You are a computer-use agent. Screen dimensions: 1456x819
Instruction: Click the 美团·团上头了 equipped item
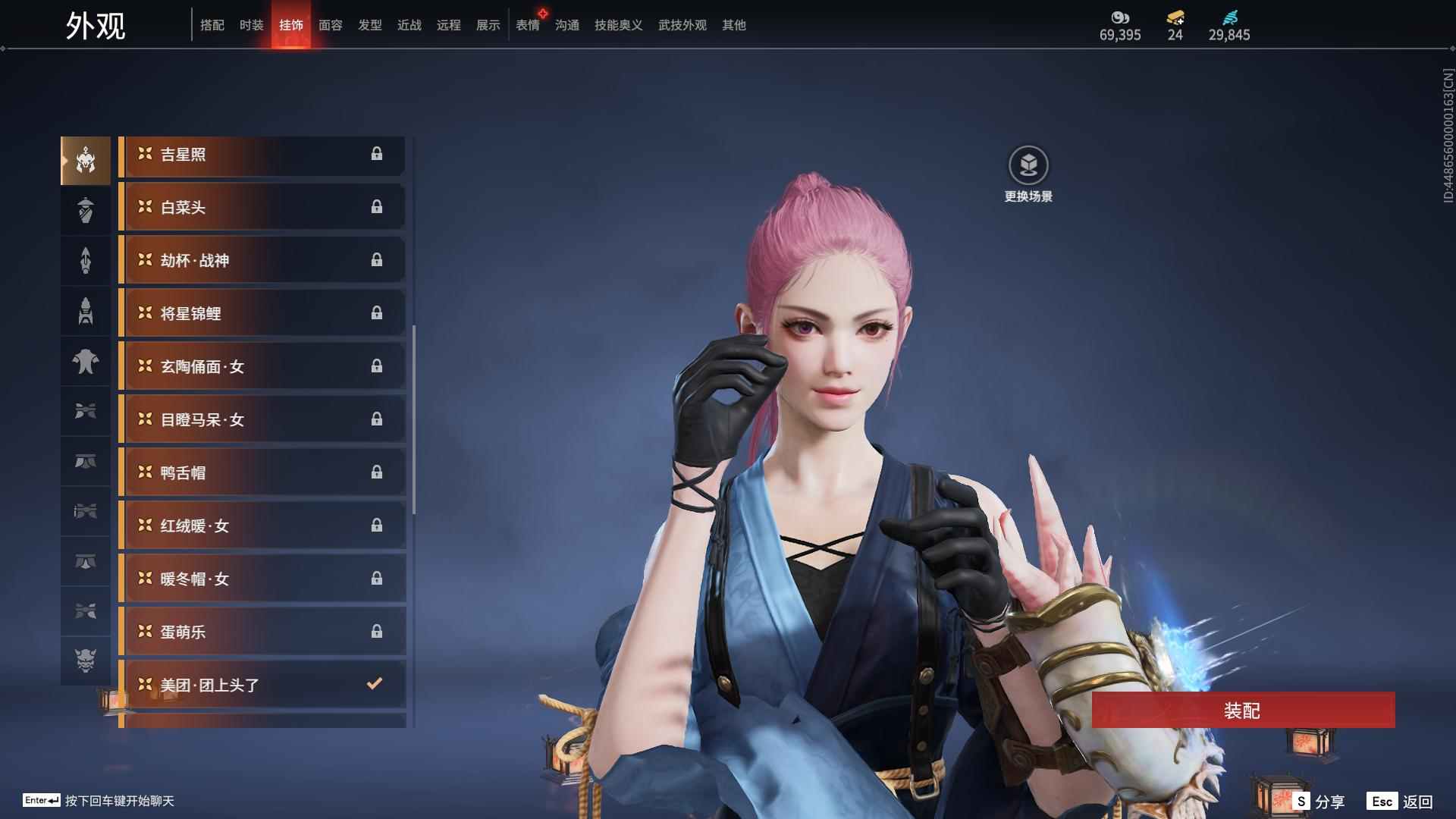point(262,685)
